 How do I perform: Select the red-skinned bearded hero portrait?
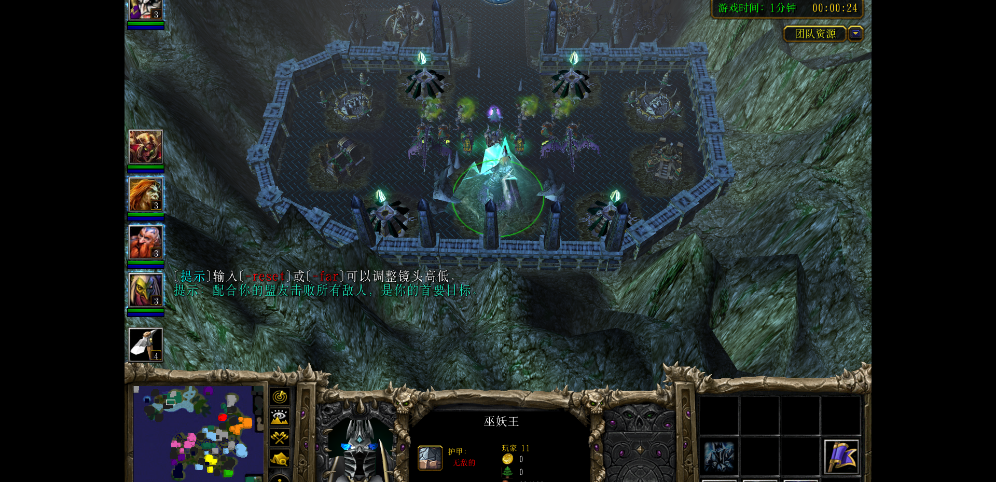click(145, 242)
